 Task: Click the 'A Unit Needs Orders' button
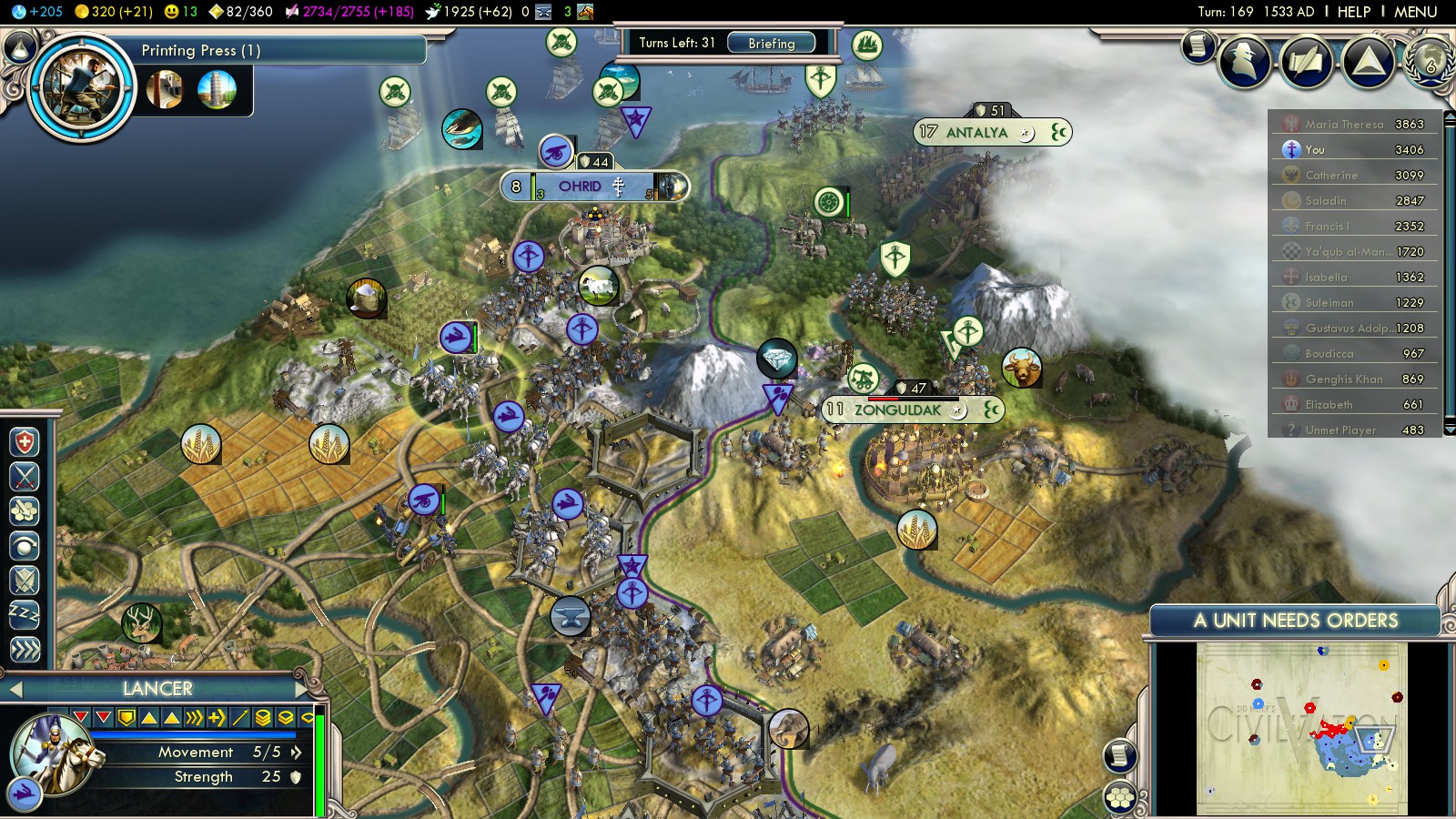click(1295, 621)
